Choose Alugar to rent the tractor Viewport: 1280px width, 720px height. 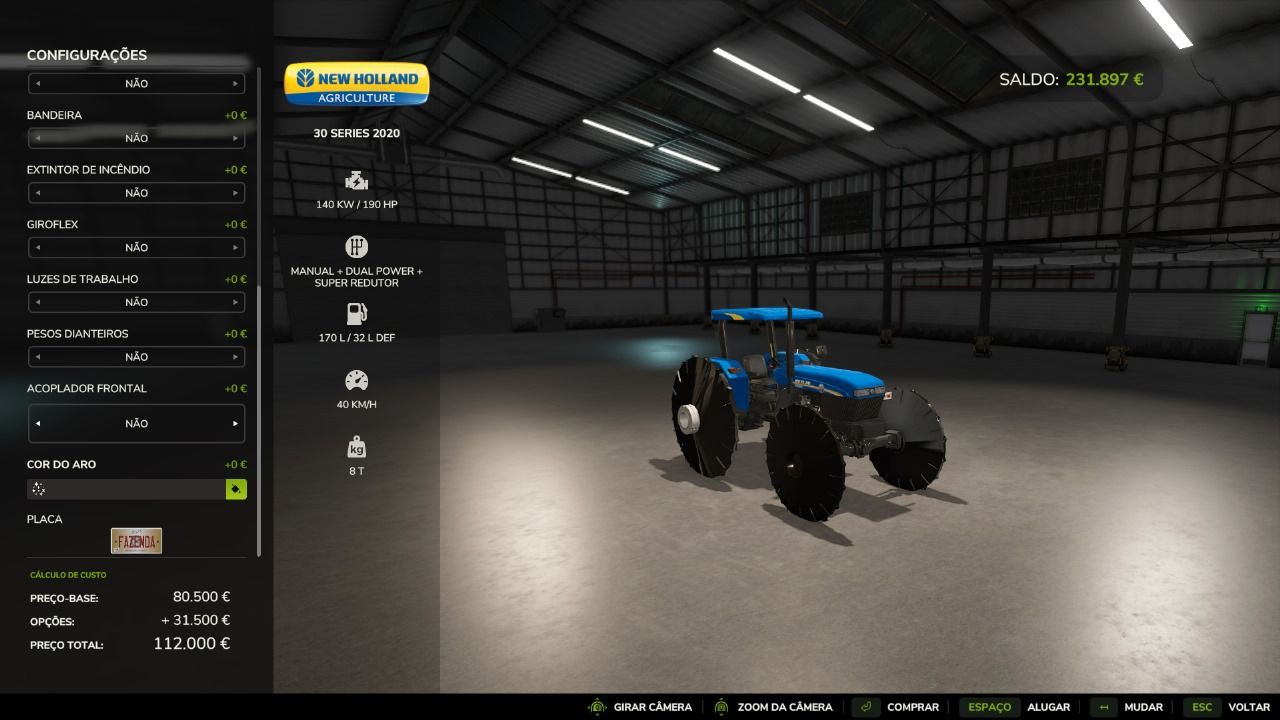(1015, 707)
